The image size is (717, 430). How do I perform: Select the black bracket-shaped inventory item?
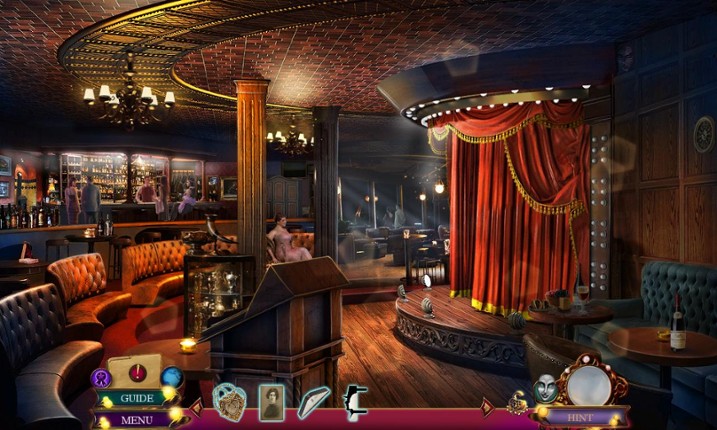pos(355,401)
